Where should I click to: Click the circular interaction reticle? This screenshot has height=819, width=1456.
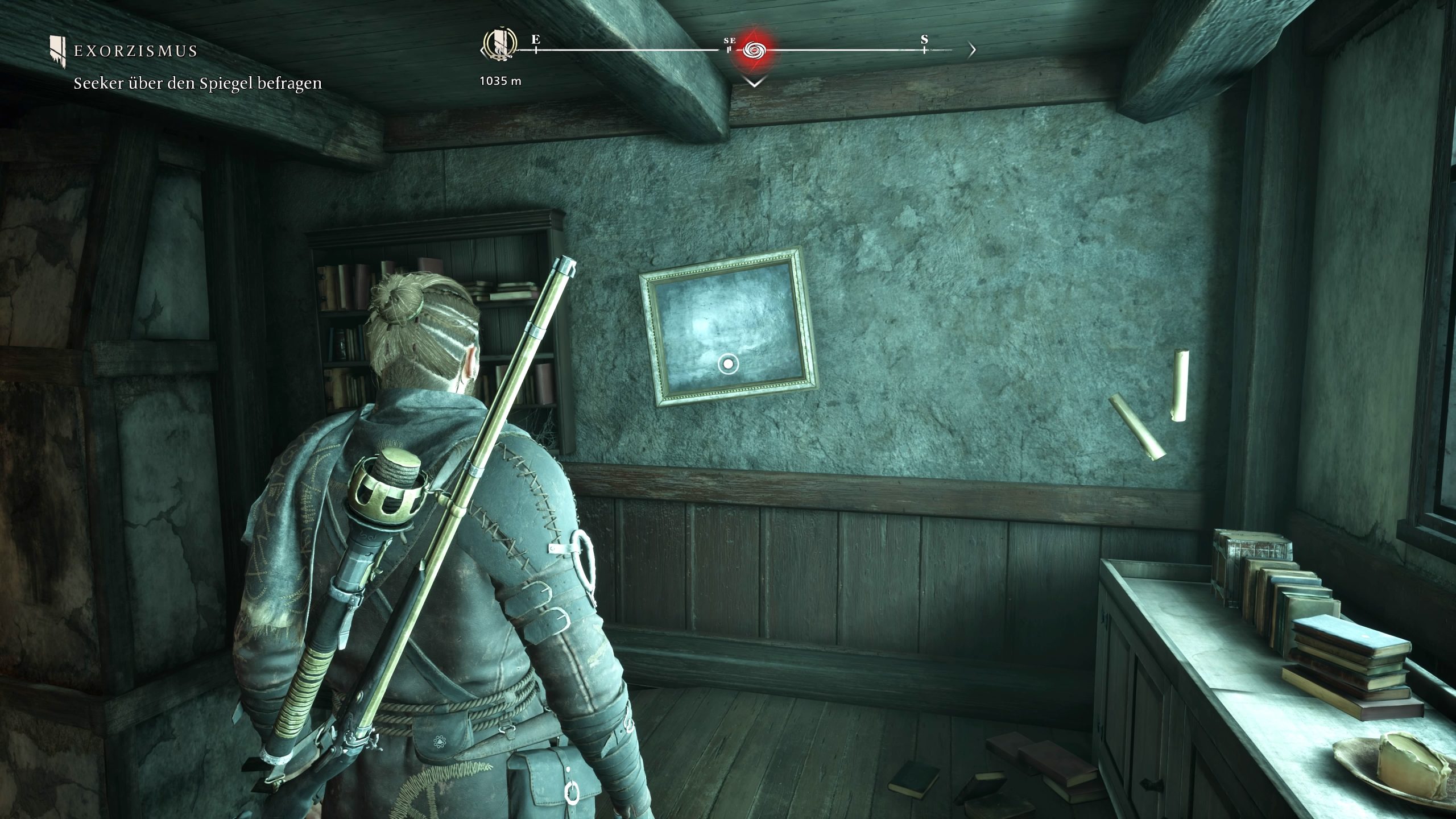(727, 363)
